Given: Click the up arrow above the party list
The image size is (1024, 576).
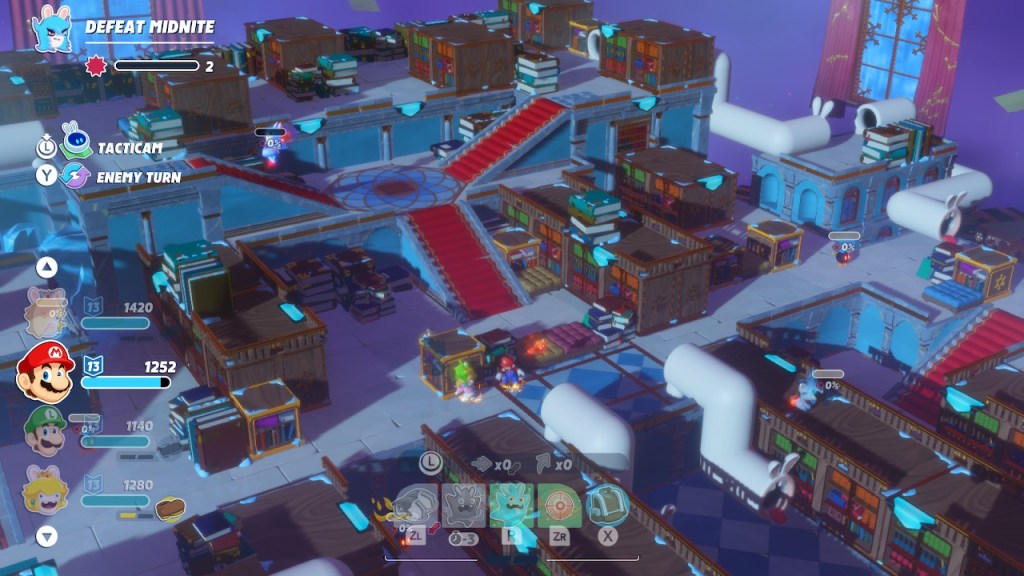Looking at the screenshot, I should click(46, 267).
